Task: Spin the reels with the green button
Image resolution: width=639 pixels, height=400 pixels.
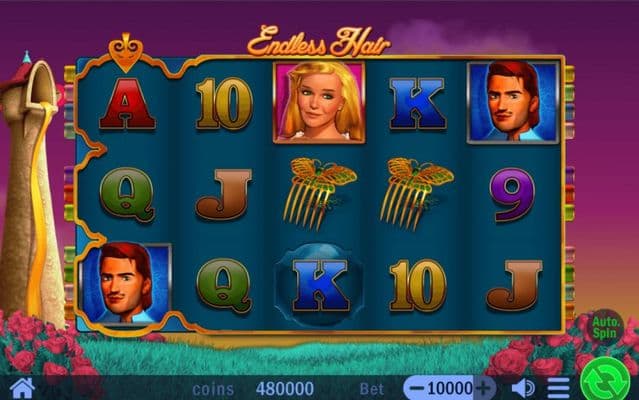Action: (607, 378)
